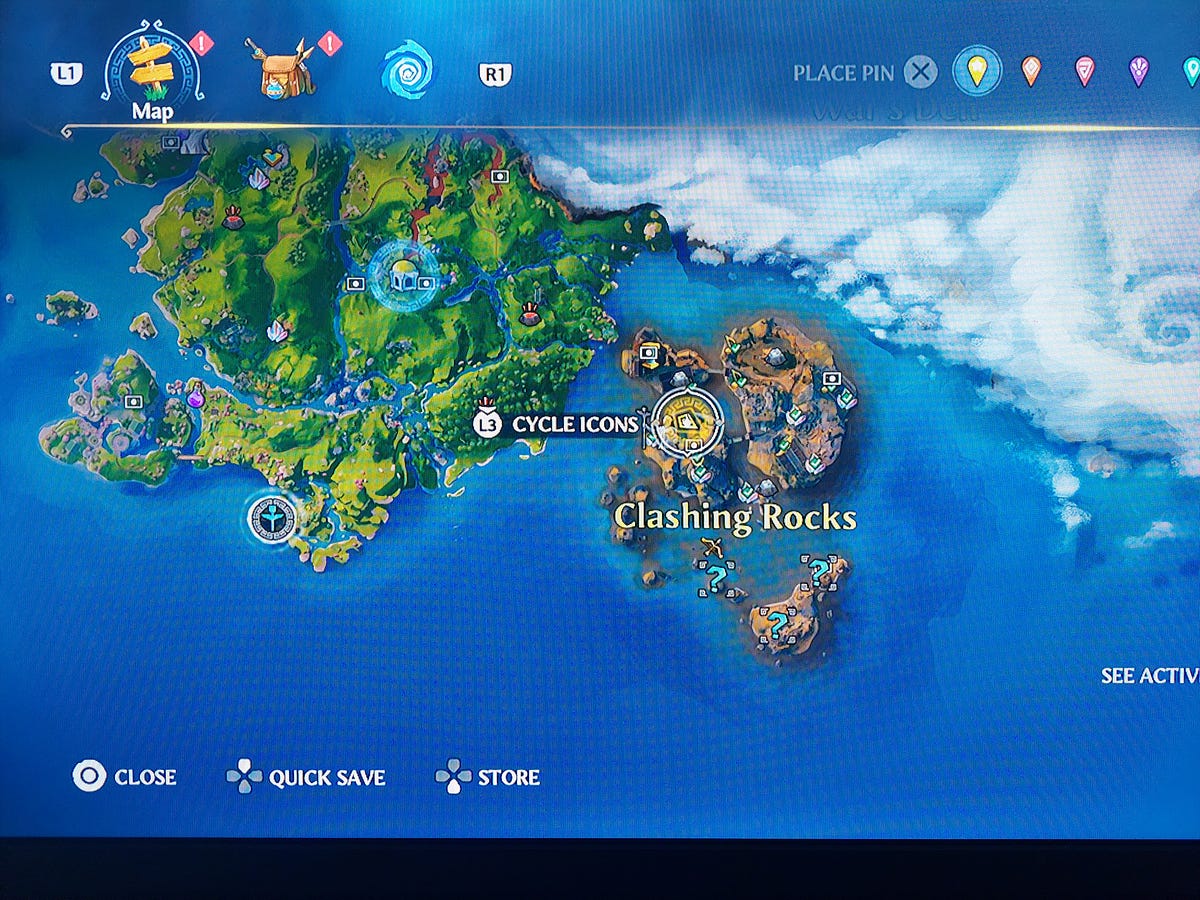Select the blue circular statue marker
The width and height of the screenshot is (1200, 900).
pos(272,517)
